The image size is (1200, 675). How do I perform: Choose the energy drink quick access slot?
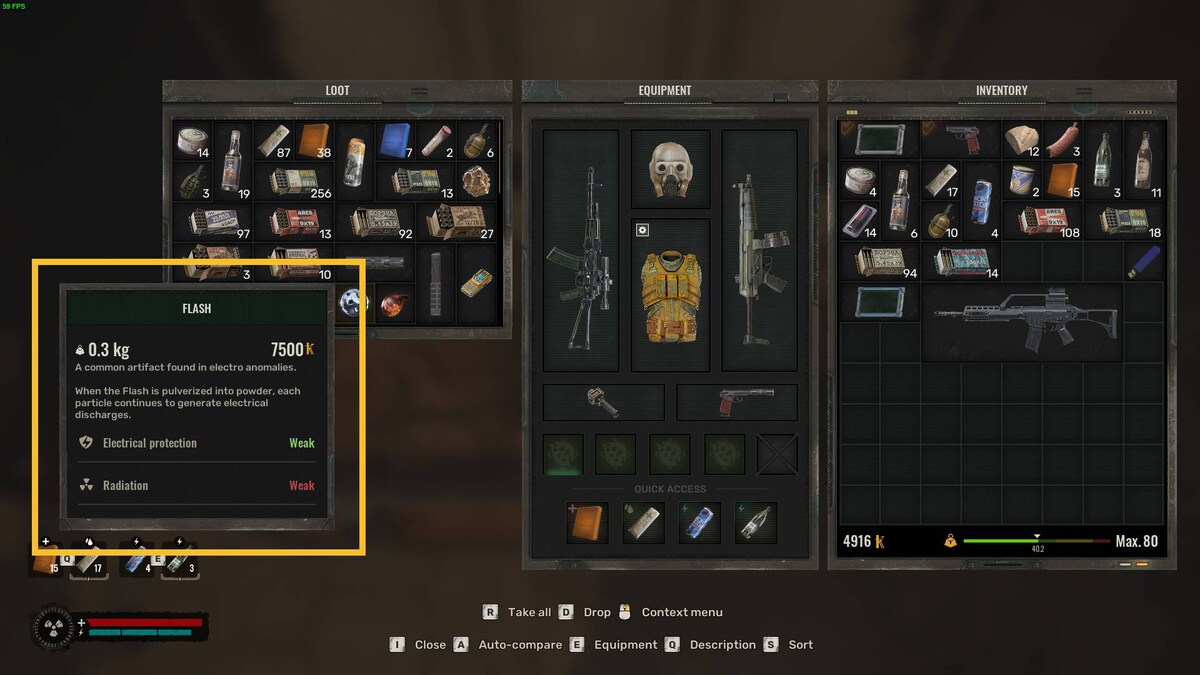pos(699,523)
